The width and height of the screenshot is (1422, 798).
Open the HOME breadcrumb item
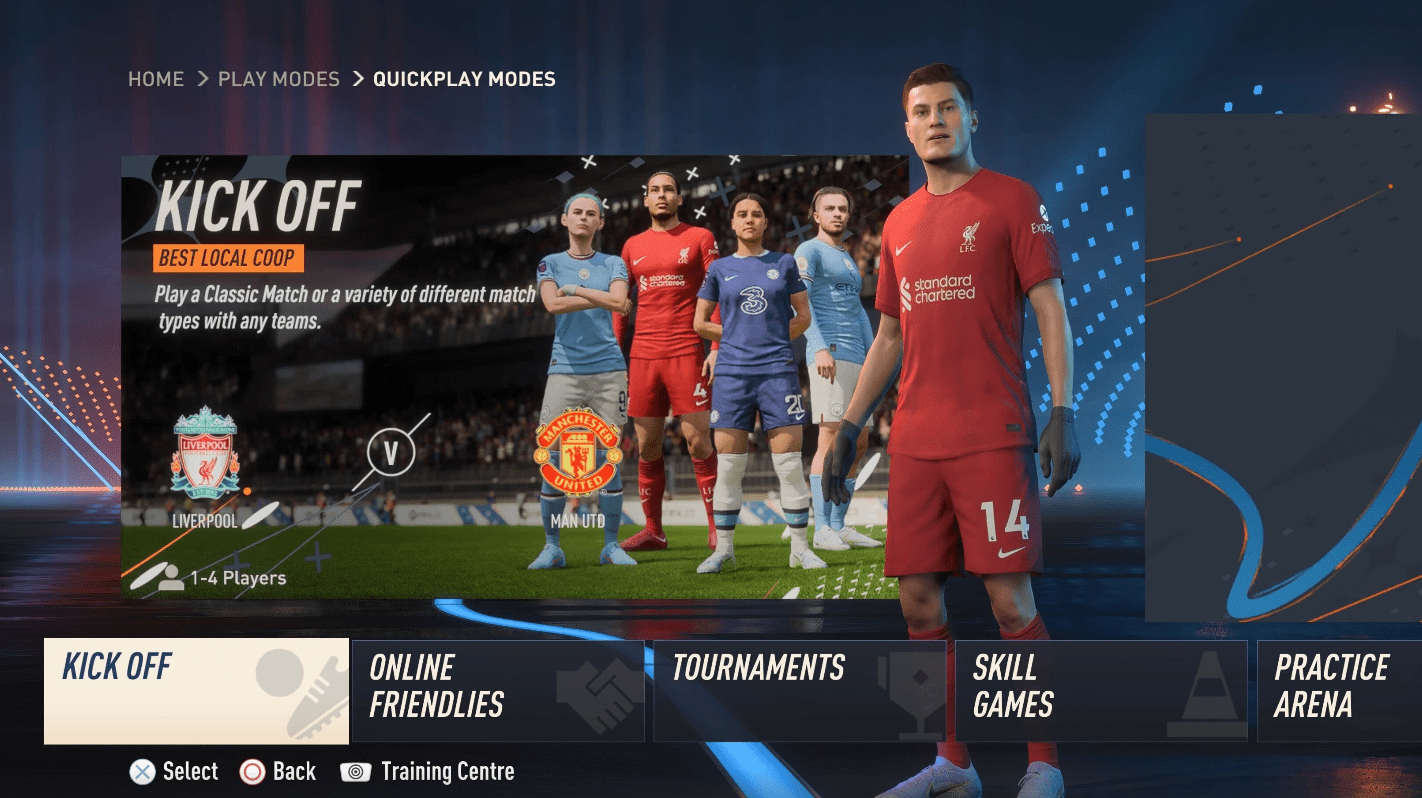point(156,79)
